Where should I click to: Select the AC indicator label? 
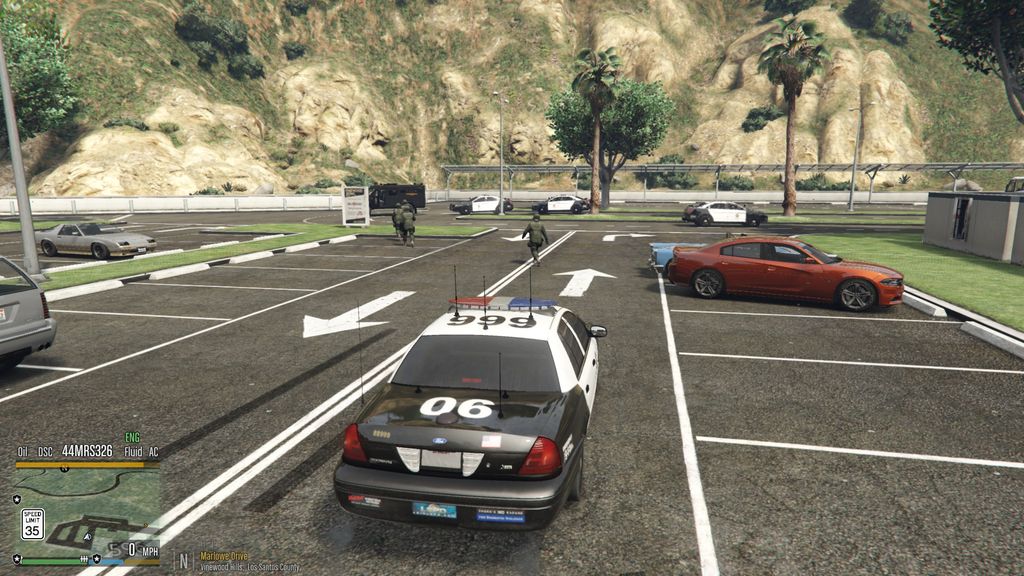tap(153, 451)
